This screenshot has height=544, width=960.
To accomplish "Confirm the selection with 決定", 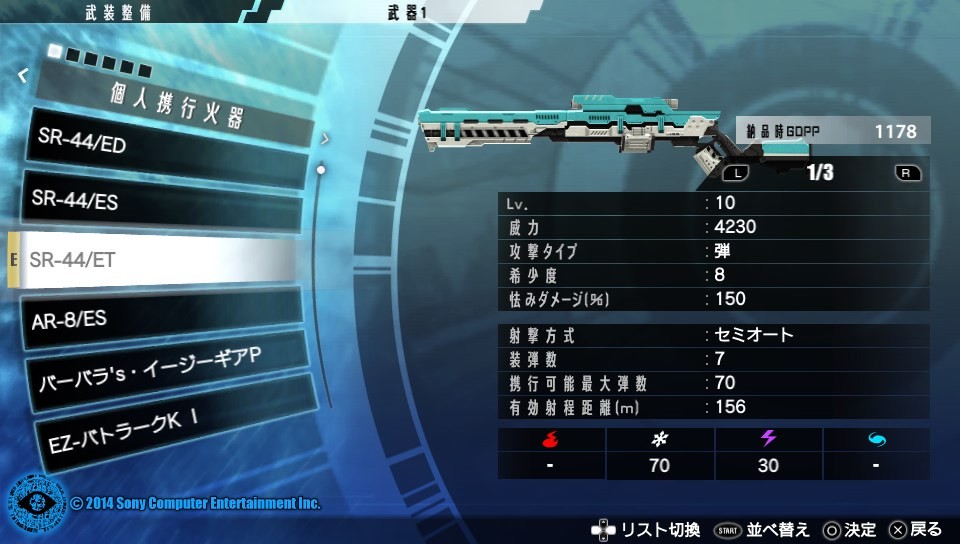I will [849, 529].
